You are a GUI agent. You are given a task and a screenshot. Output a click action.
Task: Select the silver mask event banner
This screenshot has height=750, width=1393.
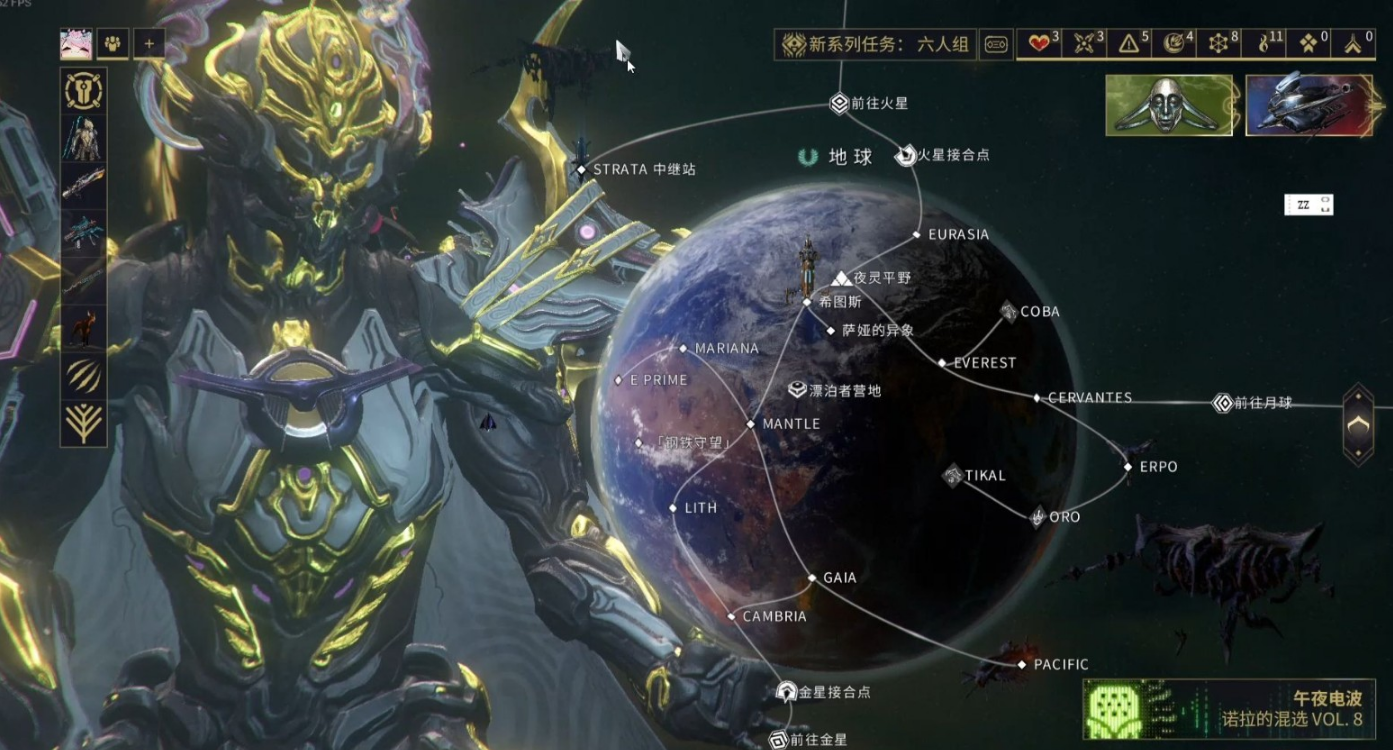tap(1169, 106)
